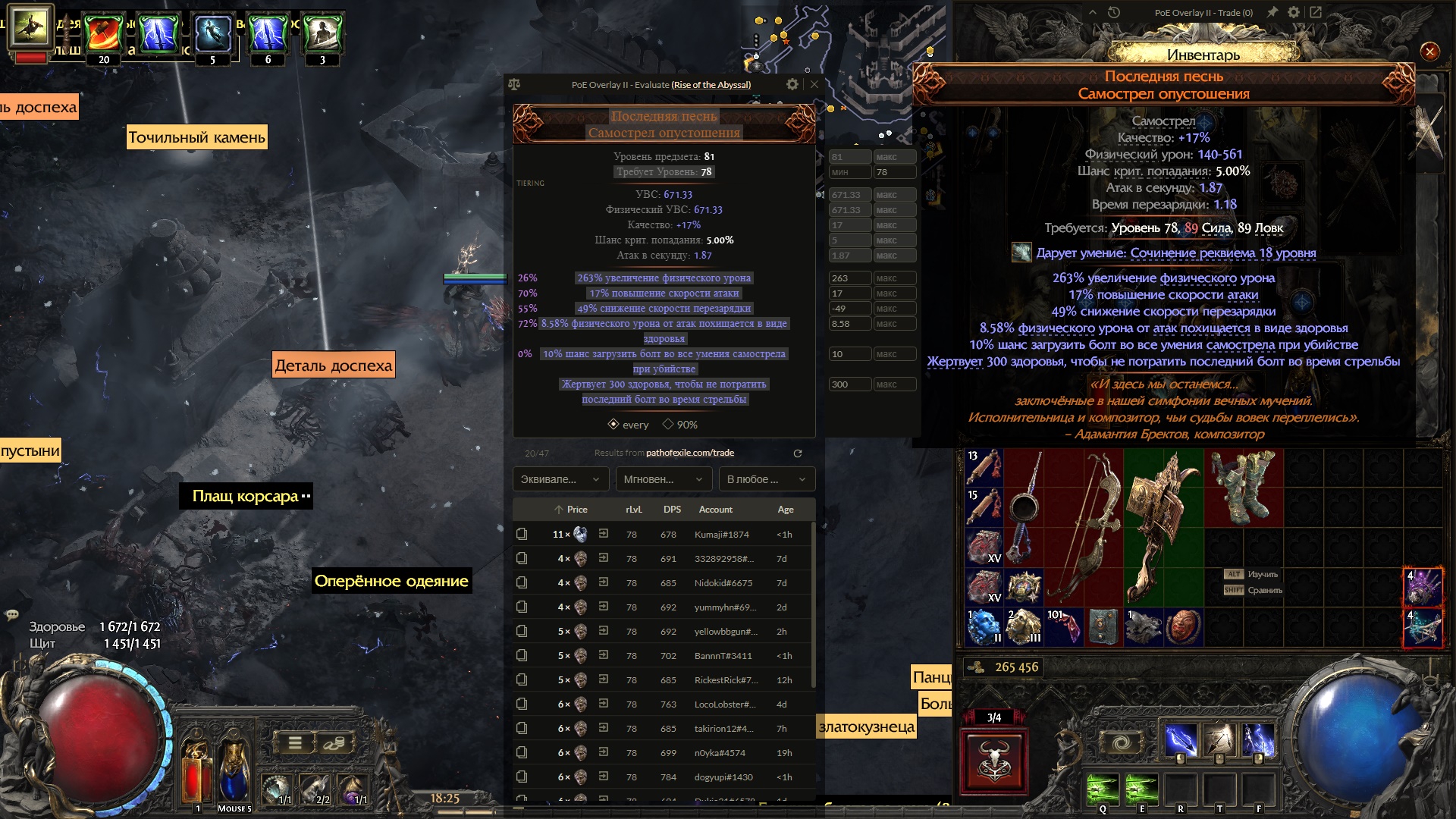Screen dimensions: 1456x819
Task: Close the Inventory panel
Action: [x=1429, y=52]
